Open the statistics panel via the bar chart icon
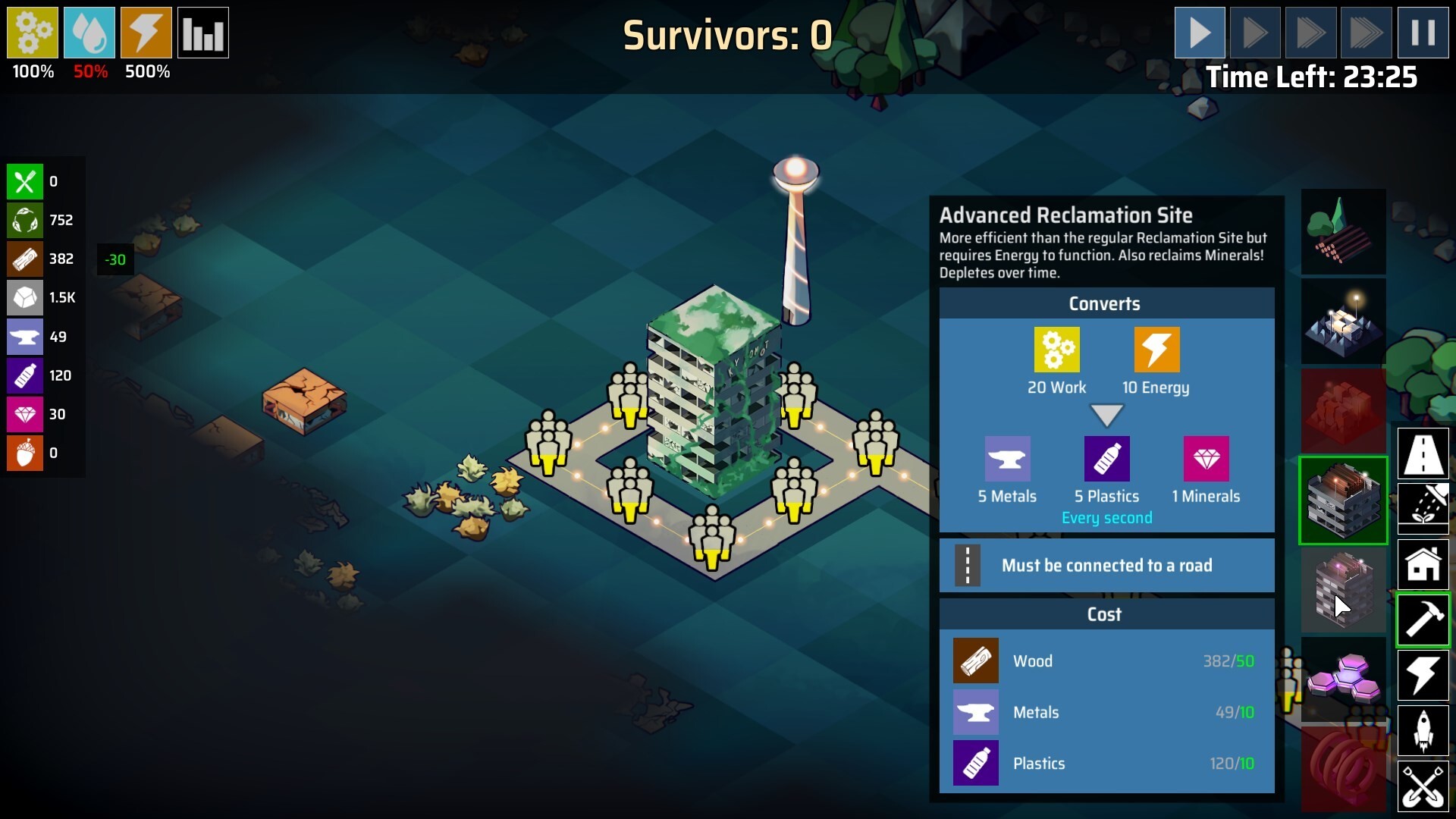 [203, 32]
